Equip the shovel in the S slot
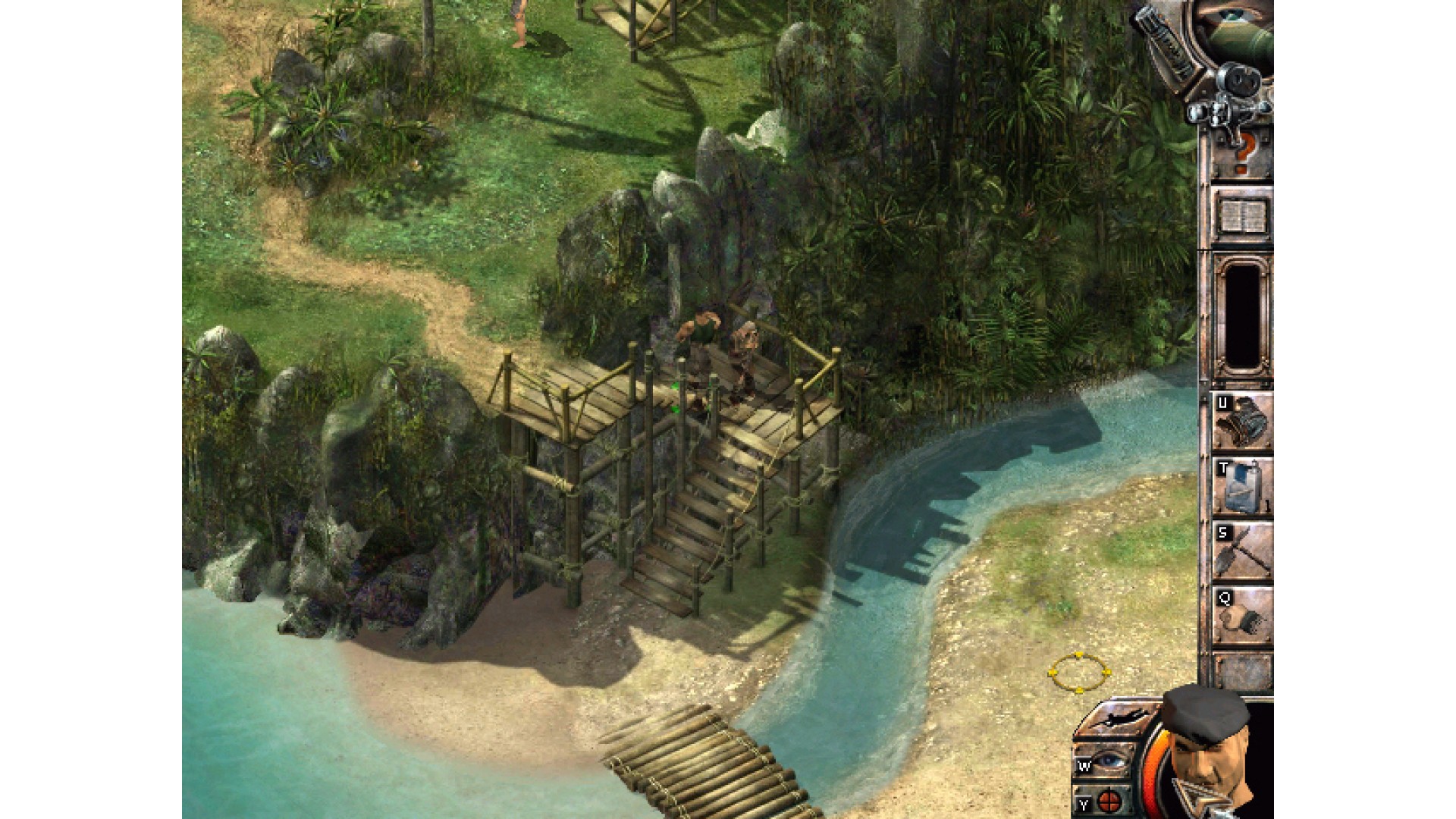The height and width of the screenshot is (819, 1456). (x=1242, y=551)
